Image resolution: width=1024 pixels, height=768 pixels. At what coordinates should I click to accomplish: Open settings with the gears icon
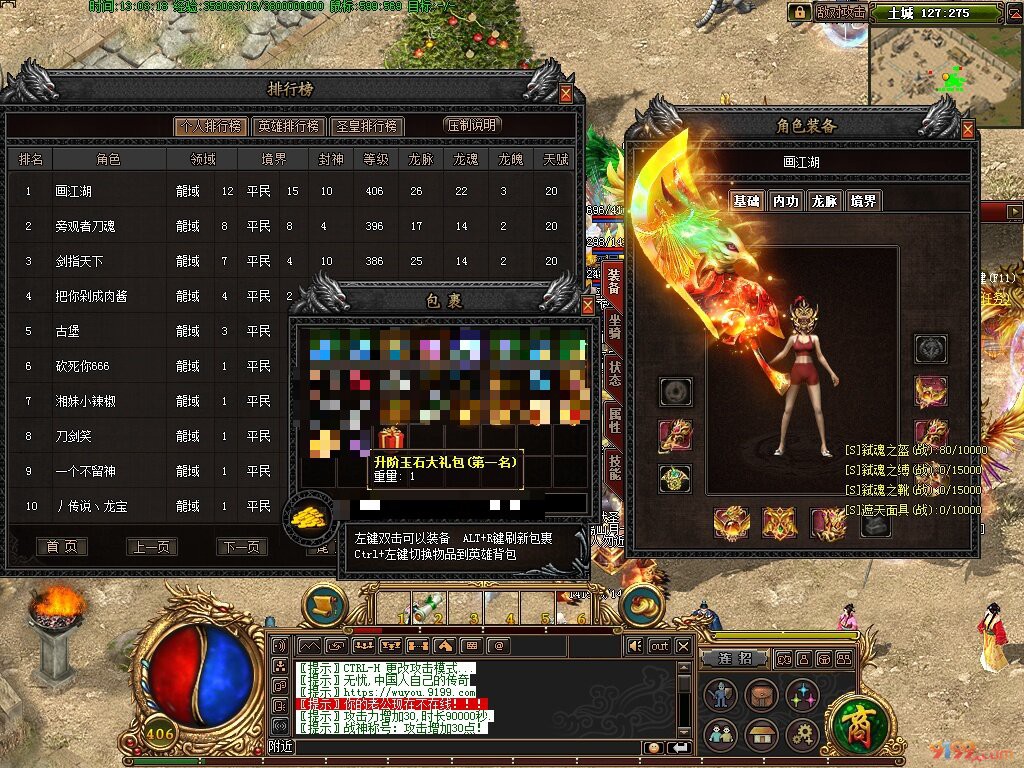tap(801, 735)
